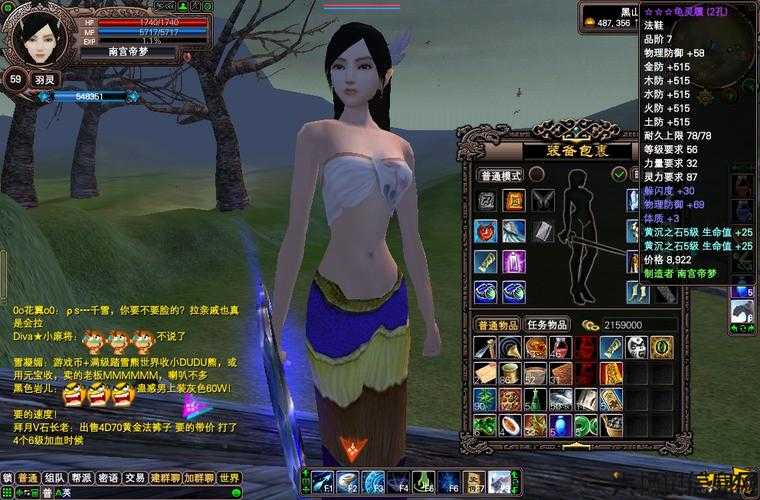Click the green checkmark in the equipment panel

619,174
